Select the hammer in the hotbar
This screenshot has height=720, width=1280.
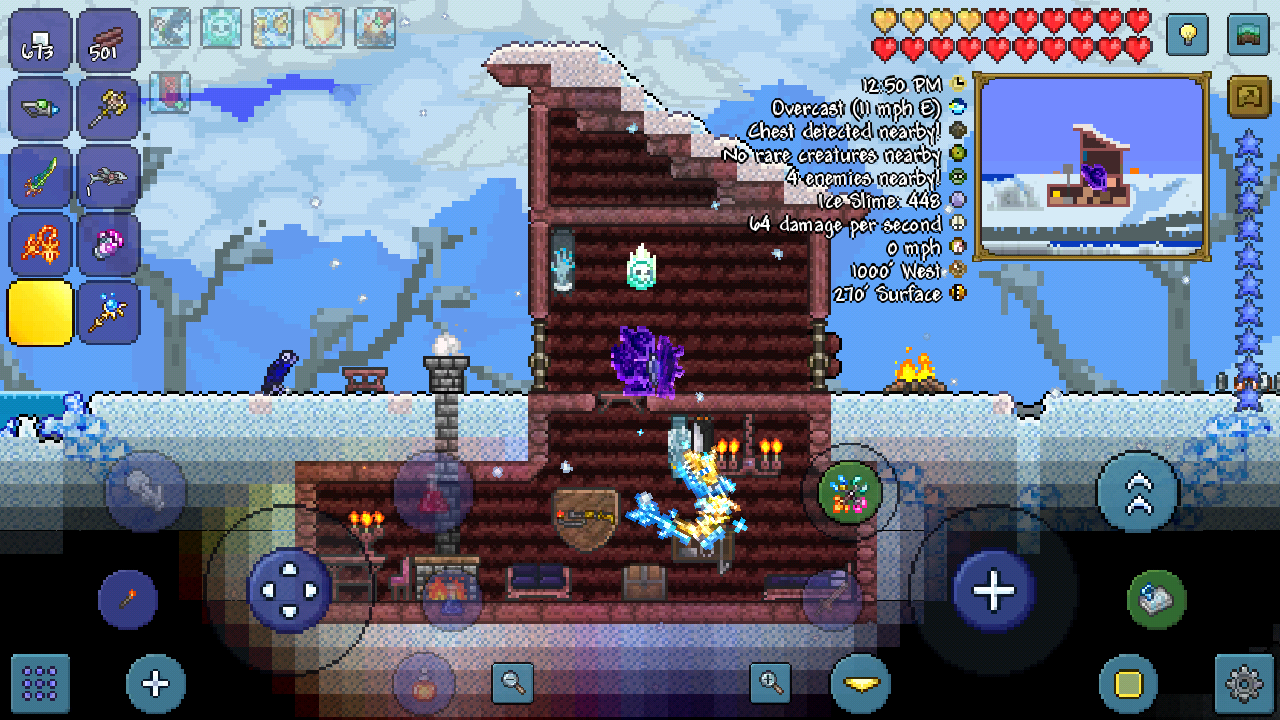[108, 110]
